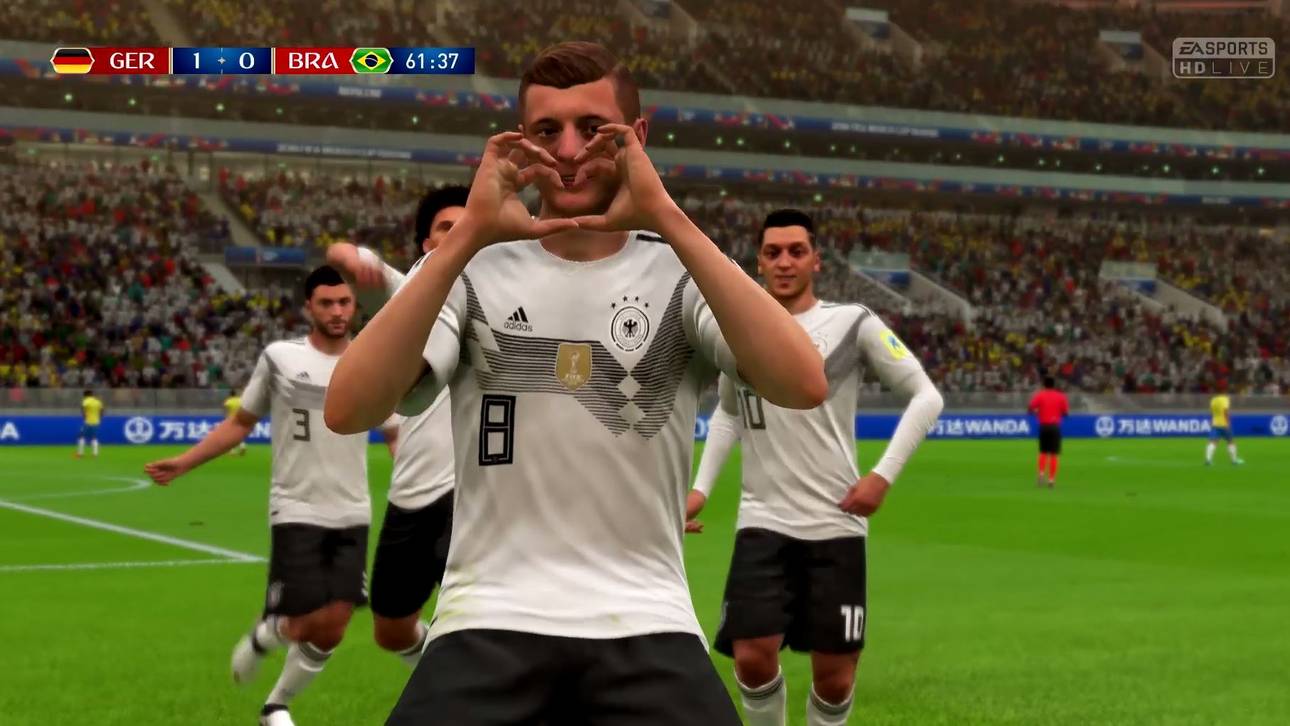Click the Brazil flag on the scoreboard
Viewport: 1290px width, 726px height.
tap(370, 59)
